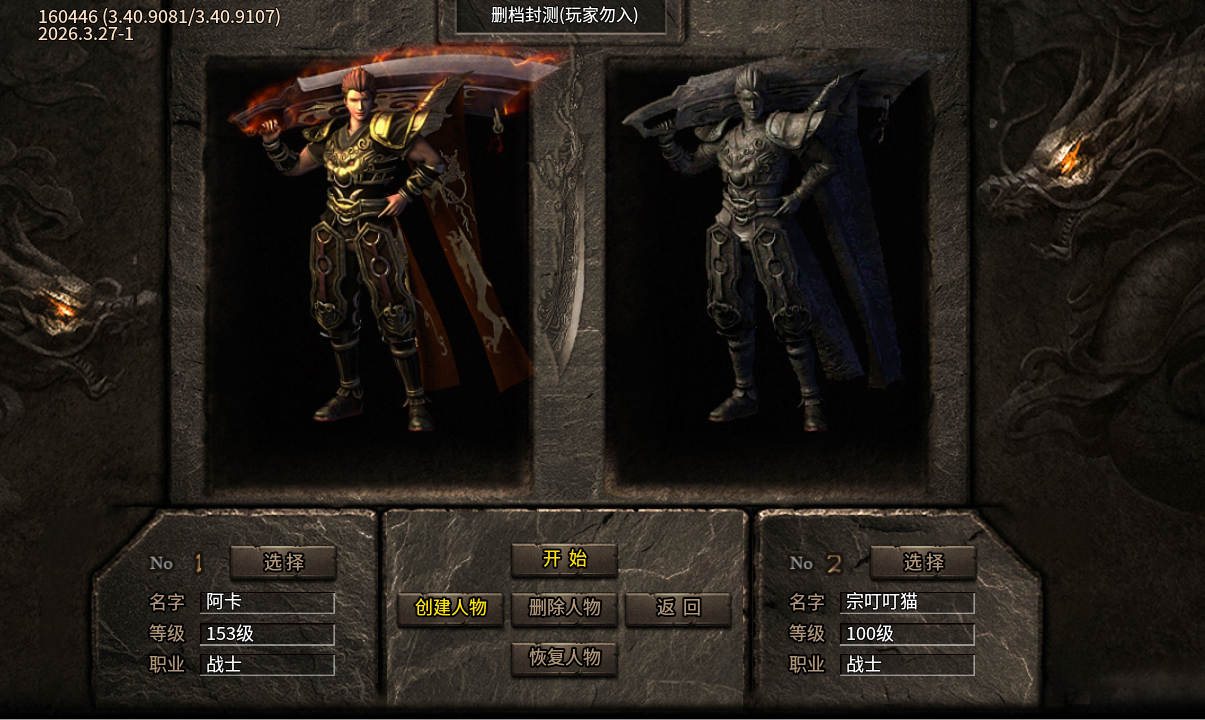The height and width of the screenshot is (720, 1205).
Task: Click the 选择 button for character No 2
Action: coord(923,562)
